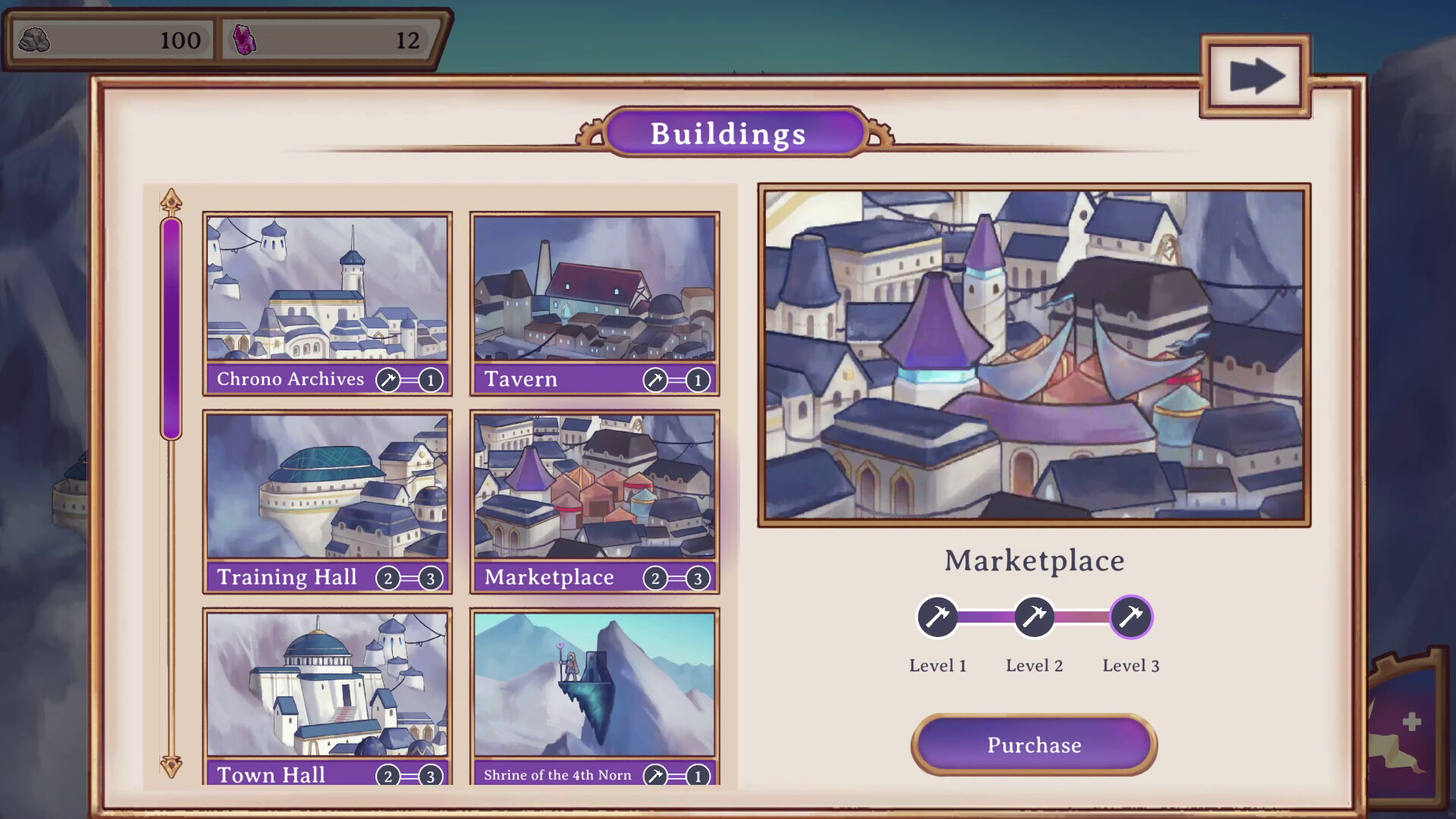Toggle Marketplace upgrade to Level 1

click(x=938, y=617)
